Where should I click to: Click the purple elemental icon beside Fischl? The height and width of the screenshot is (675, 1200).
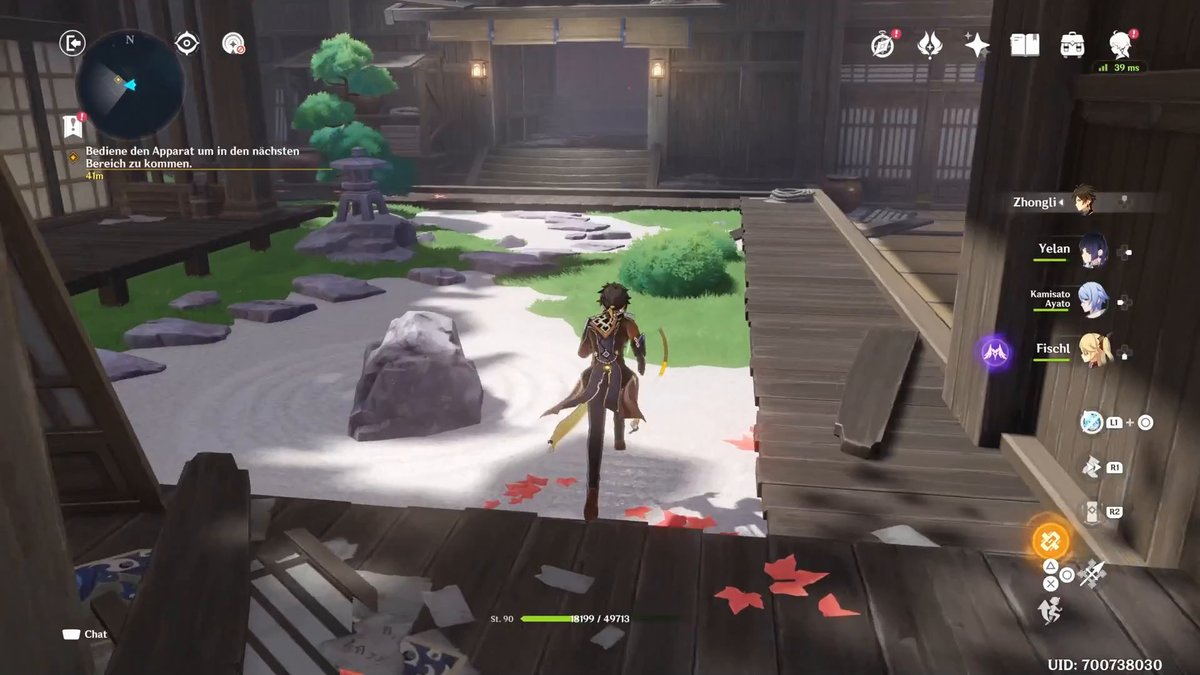995,352
